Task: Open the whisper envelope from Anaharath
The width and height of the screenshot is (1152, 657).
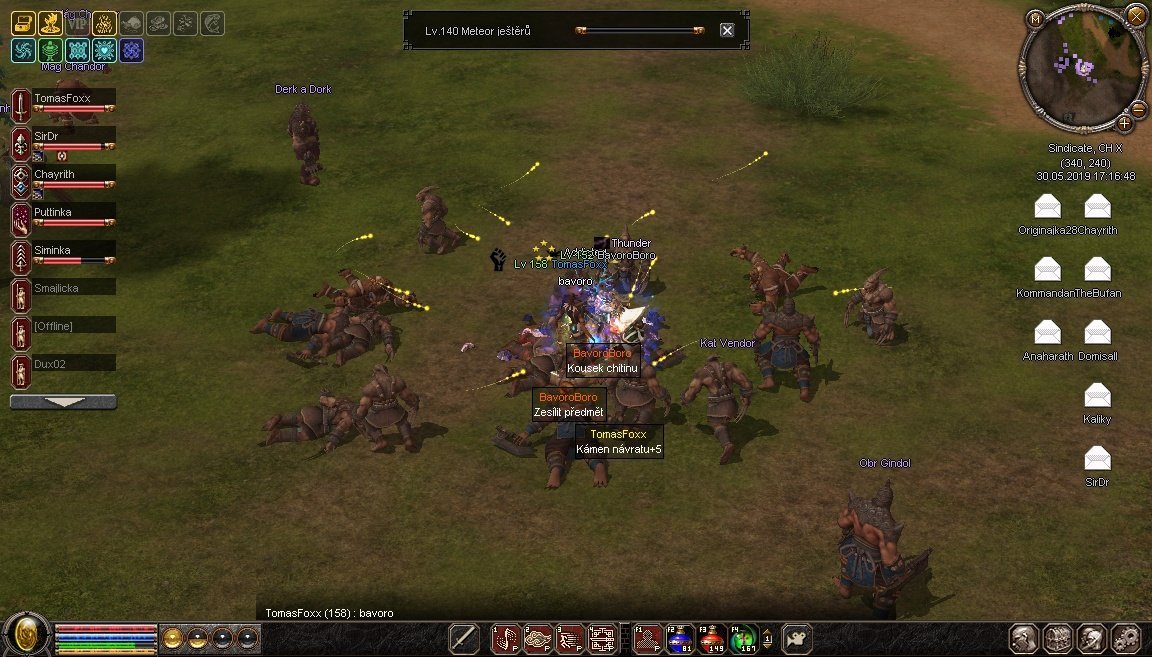Action: 1047,332
